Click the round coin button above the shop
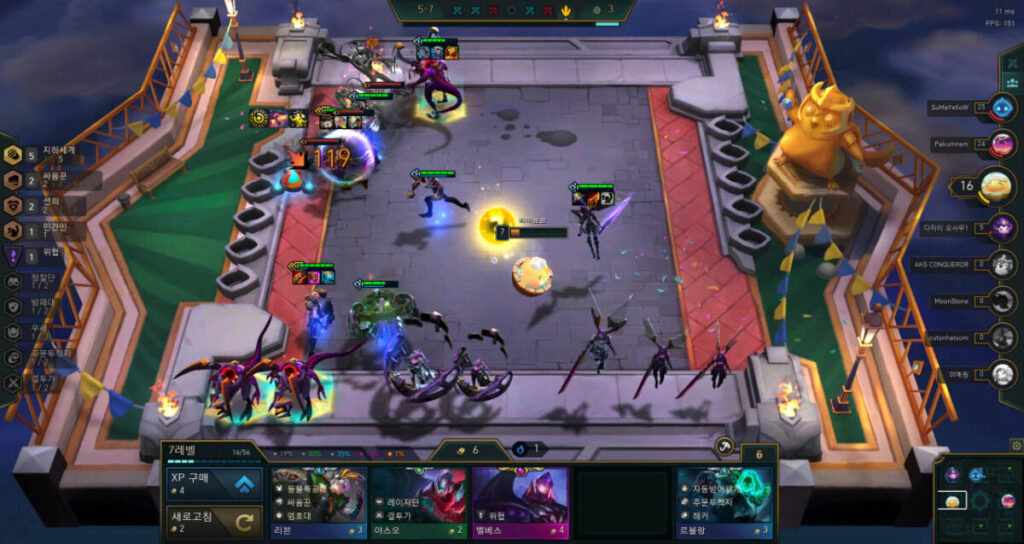This screenshot has height=544, width=1024. (x=723, y=448)
